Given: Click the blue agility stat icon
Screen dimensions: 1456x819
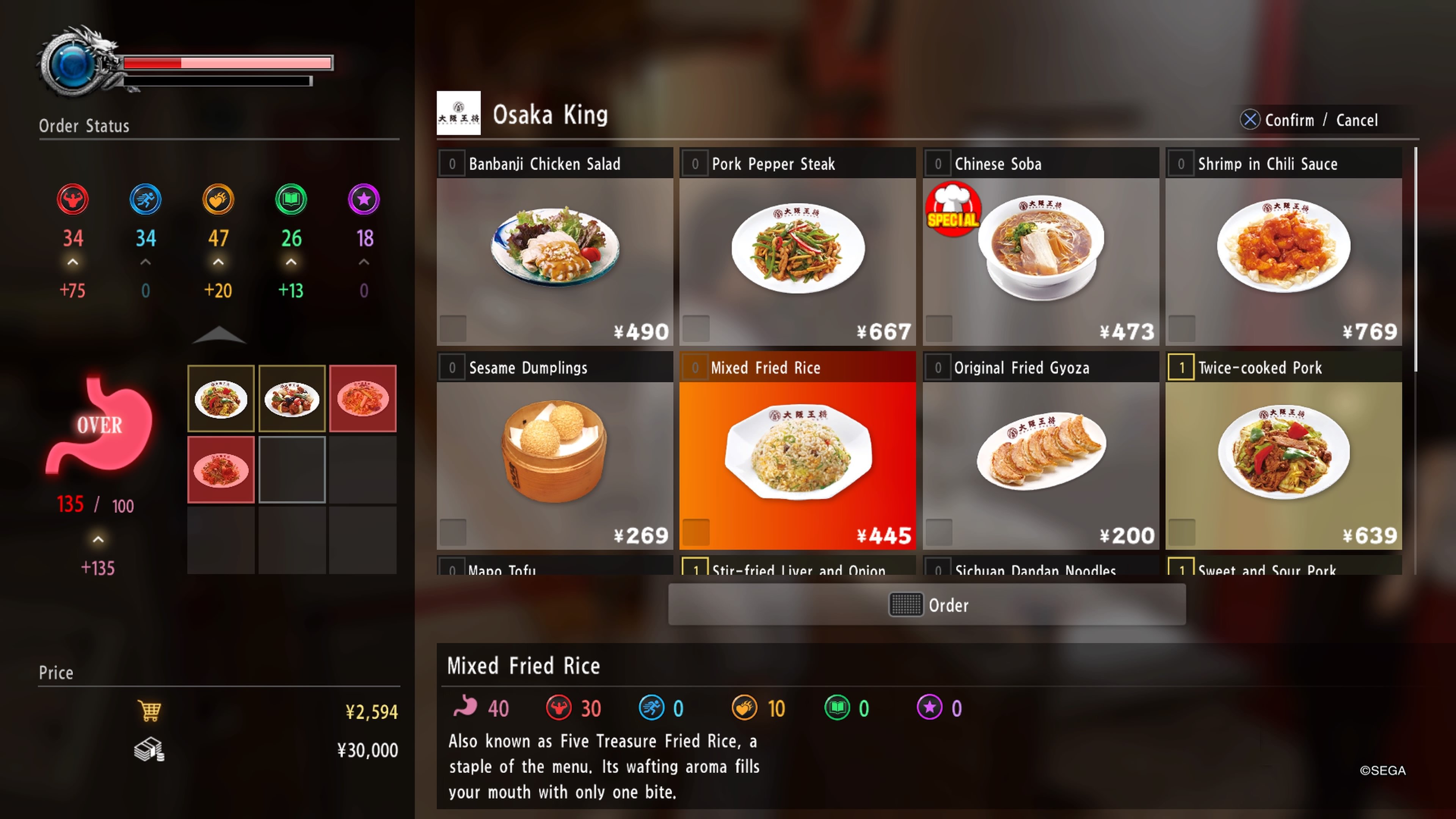Looking at the screenshot, I should (x=145, y=199).
